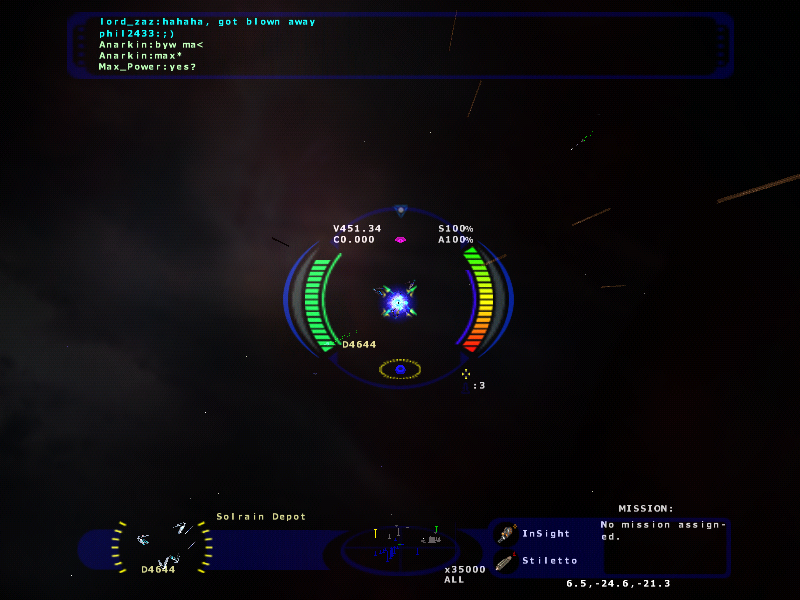Select the Stiletto missile entry
800x600 pixels.
point(549,560)
